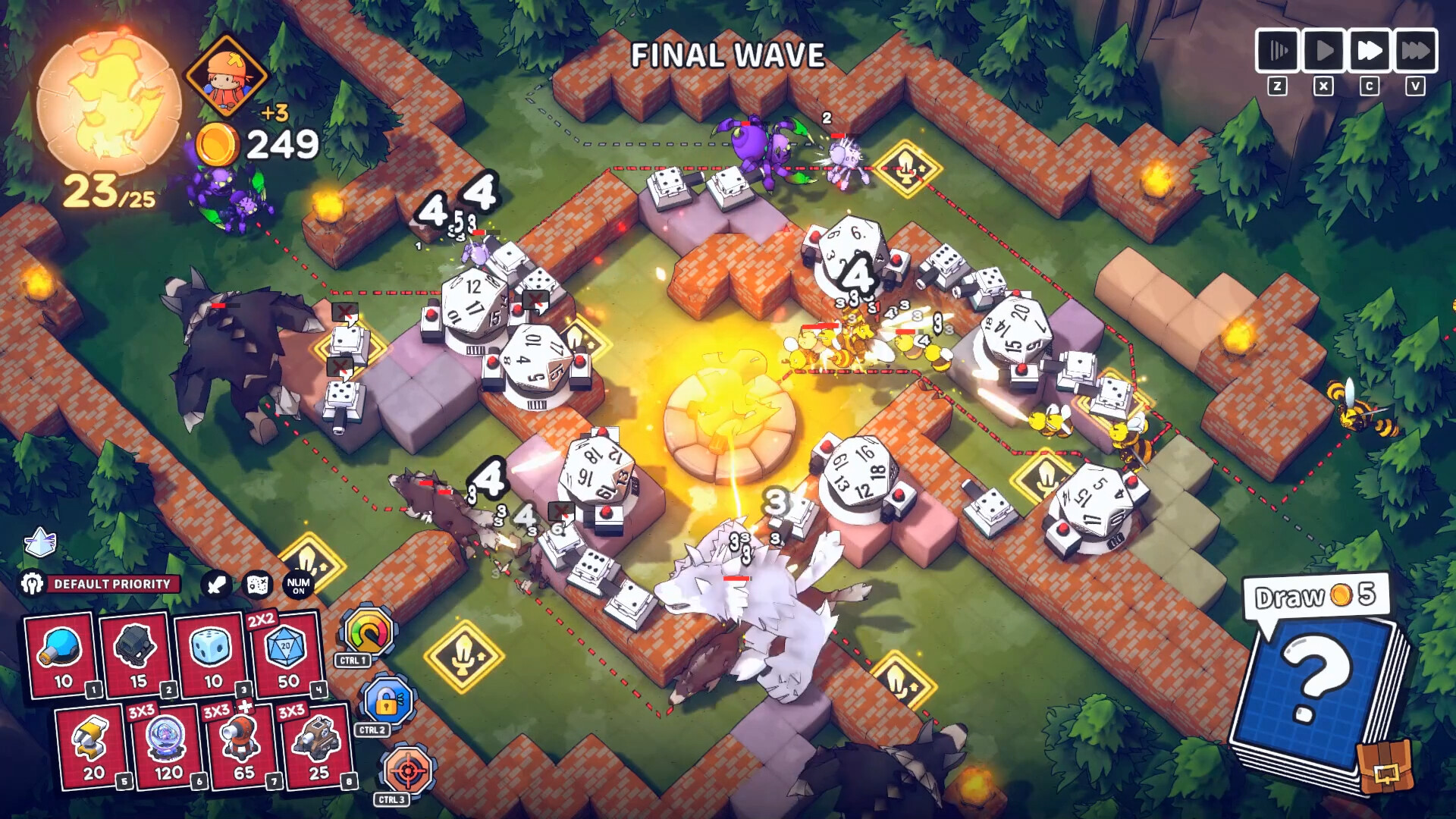
Task: Activate triple fast-forward speed
Action: click(1415, 51)
